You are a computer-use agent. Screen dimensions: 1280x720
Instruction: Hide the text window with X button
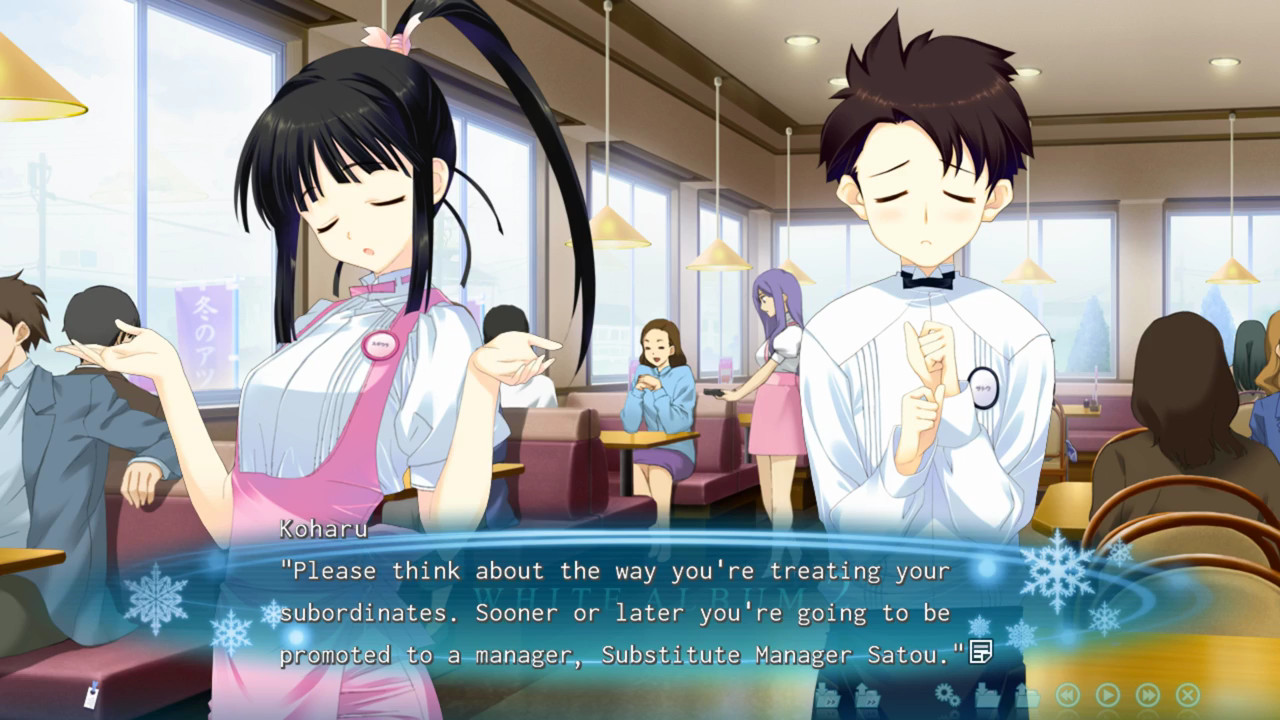pos(1188,695)
